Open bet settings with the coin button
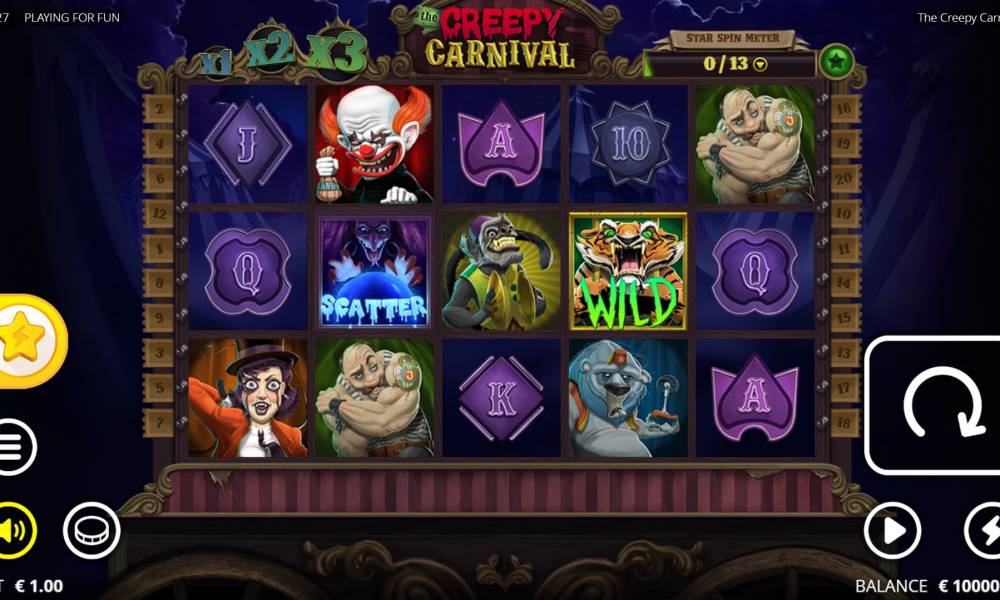 pos(92,530)
